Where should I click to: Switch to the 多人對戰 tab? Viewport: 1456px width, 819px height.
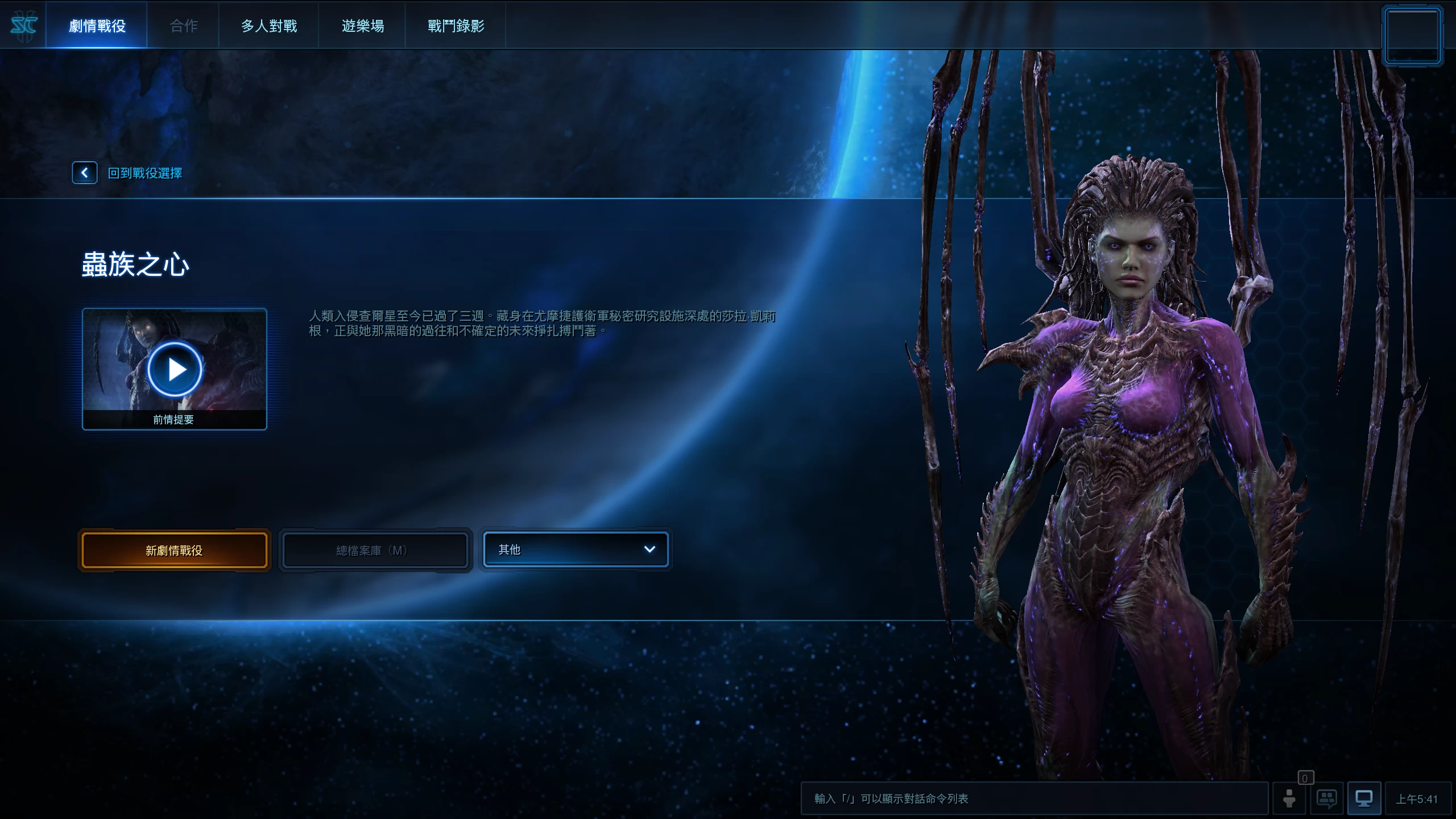tap(268, 25)
